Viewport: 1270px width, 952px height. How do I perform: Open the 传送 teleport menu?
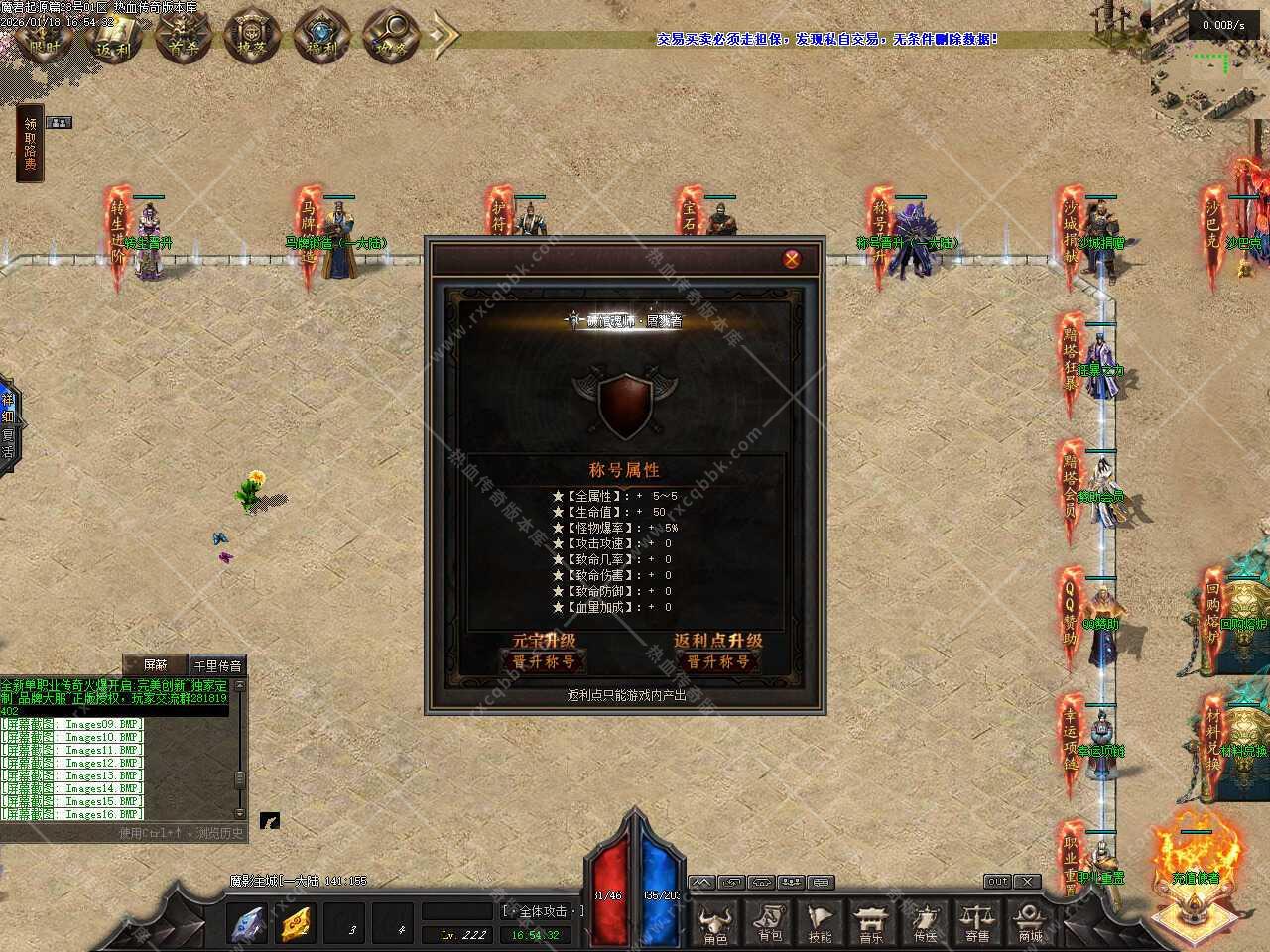tap(925, 923)
